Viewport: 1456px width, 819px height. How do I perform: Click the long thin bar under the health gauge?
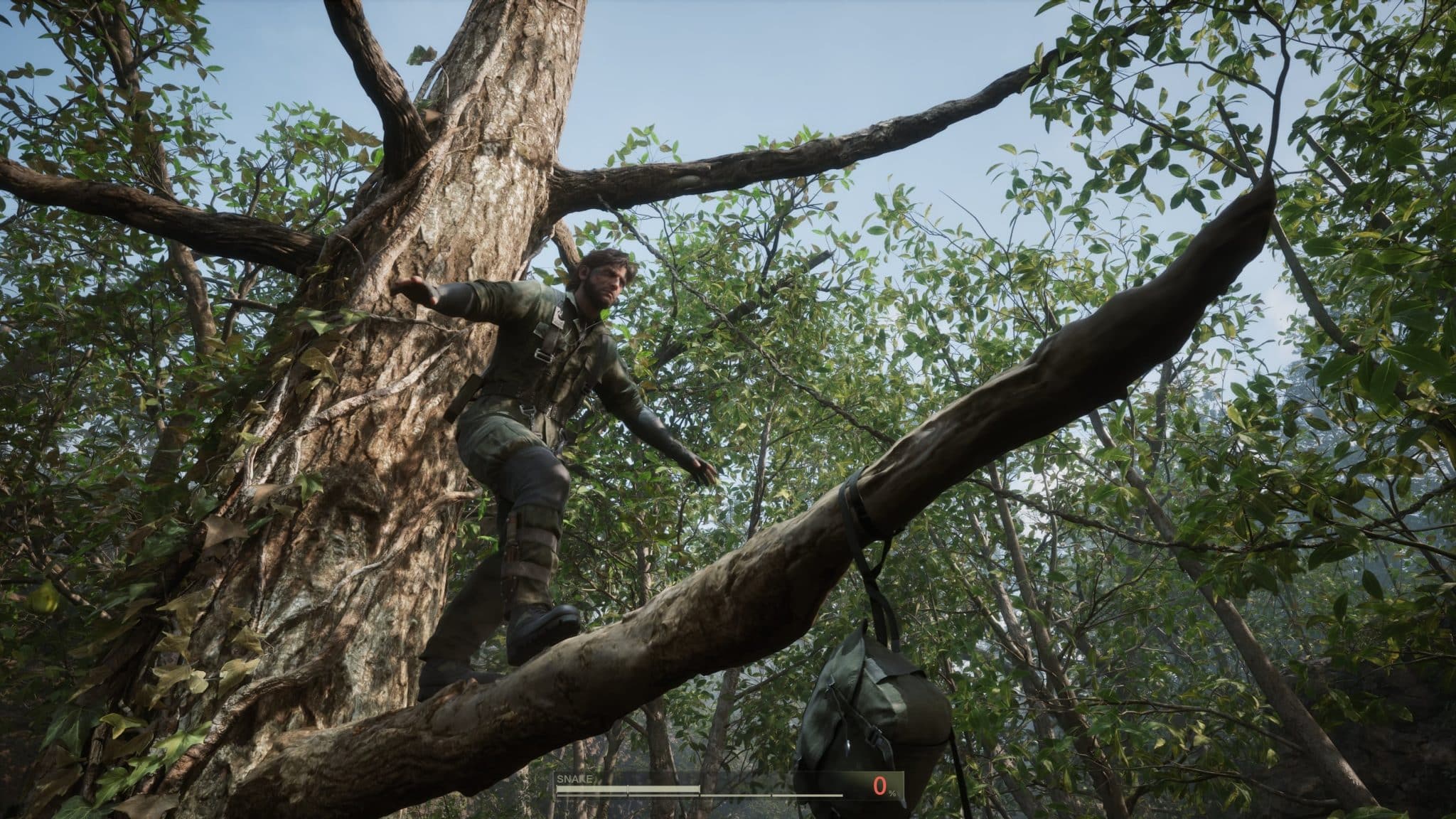(754, 796)
